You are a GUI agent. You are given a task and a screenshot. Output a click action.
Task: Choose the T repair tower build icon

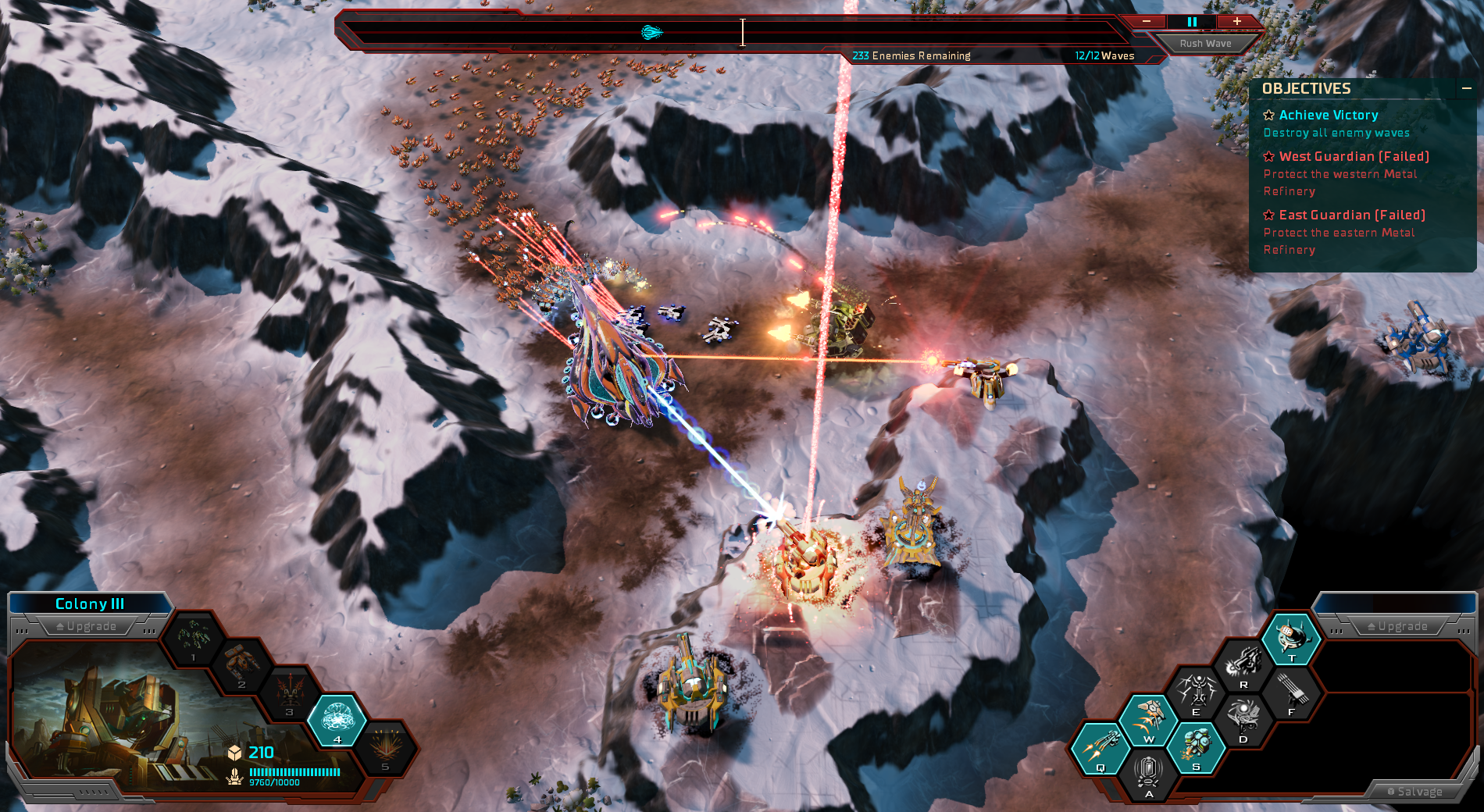point(1291,638)
